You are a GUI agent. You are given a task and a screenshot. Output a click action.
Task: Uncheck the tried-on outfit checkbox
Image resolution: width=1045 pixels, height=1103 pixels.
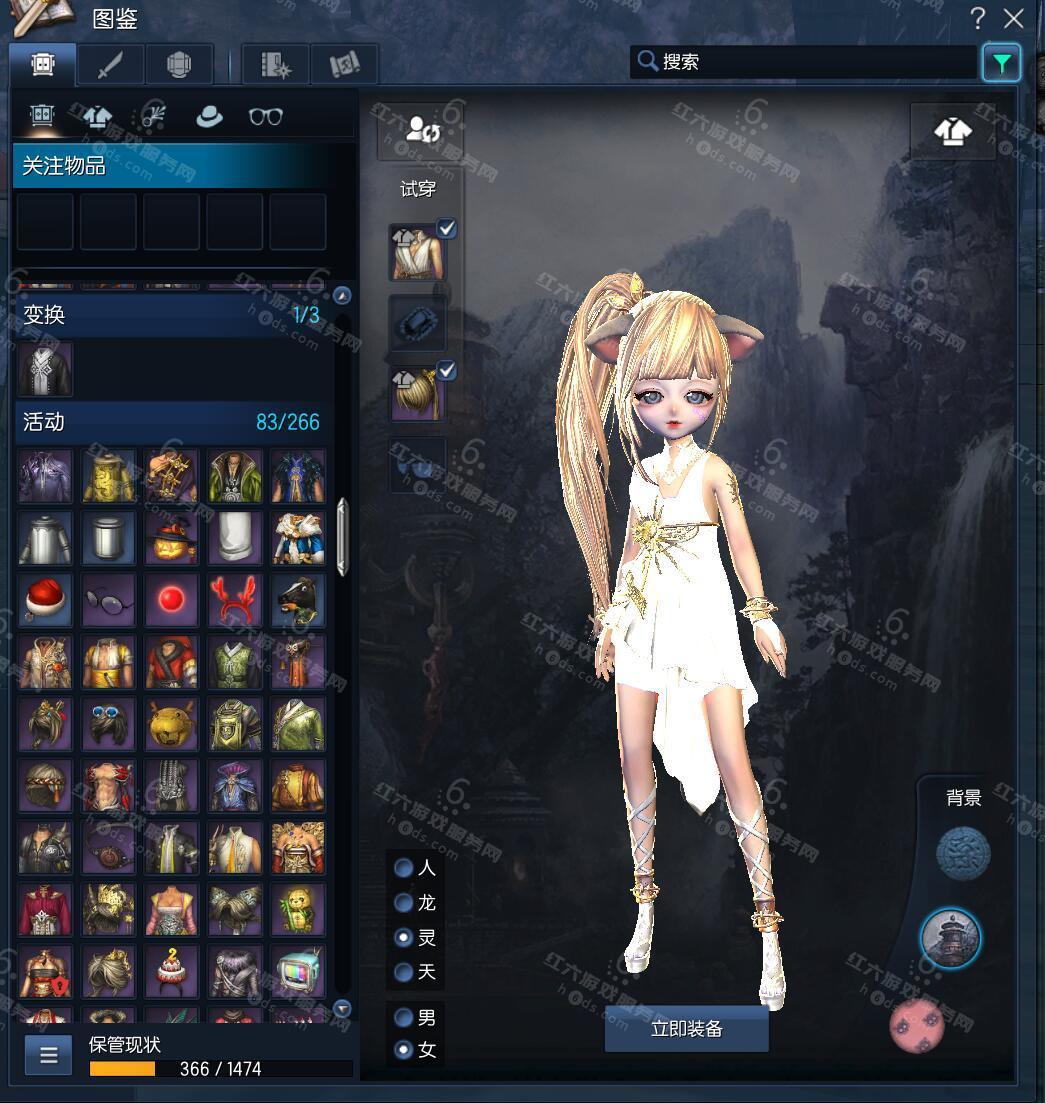tap(447, 229)
